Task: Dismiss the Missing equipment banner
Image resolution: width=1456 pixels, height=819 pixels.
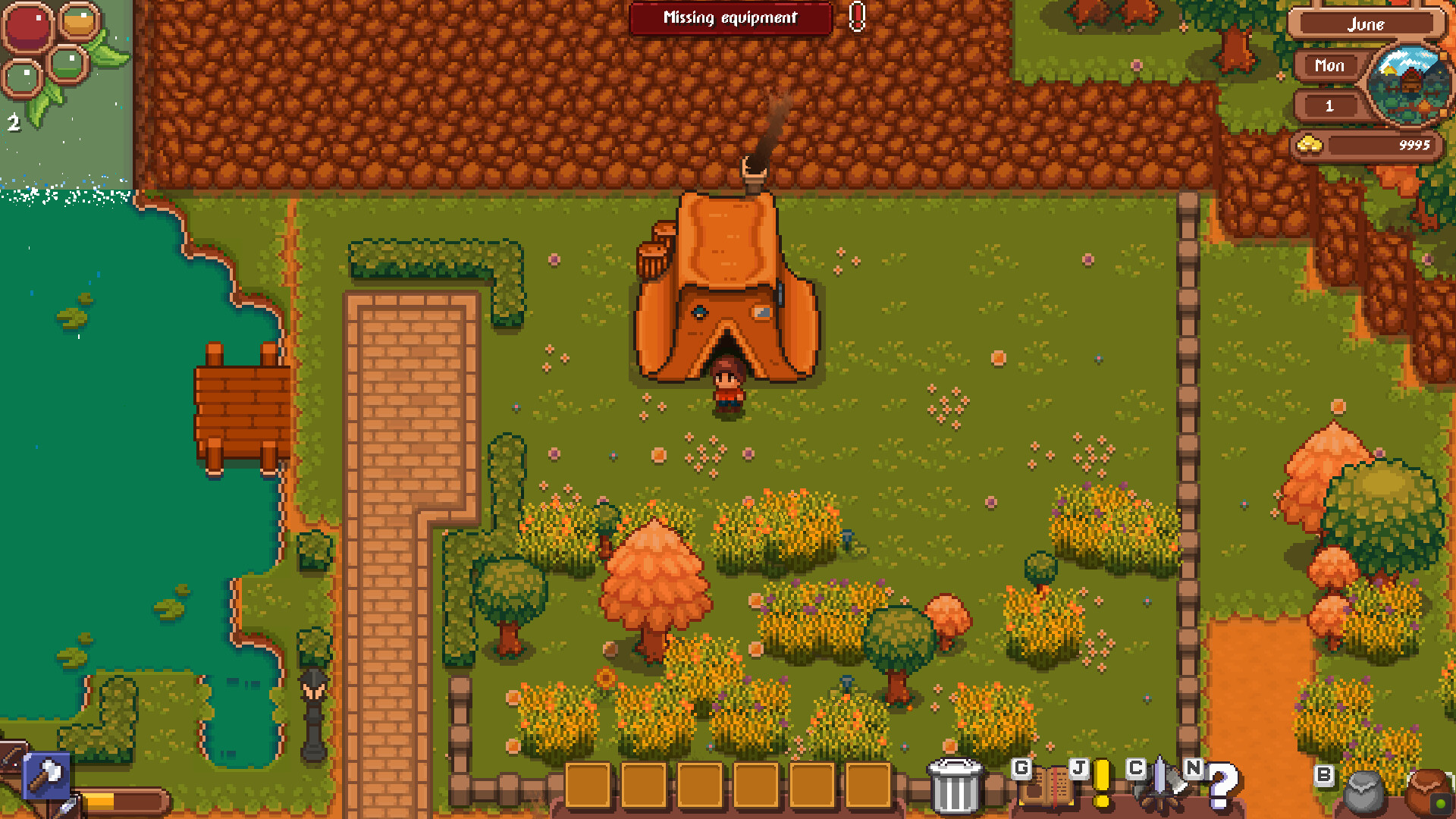Action: point(730,19)
